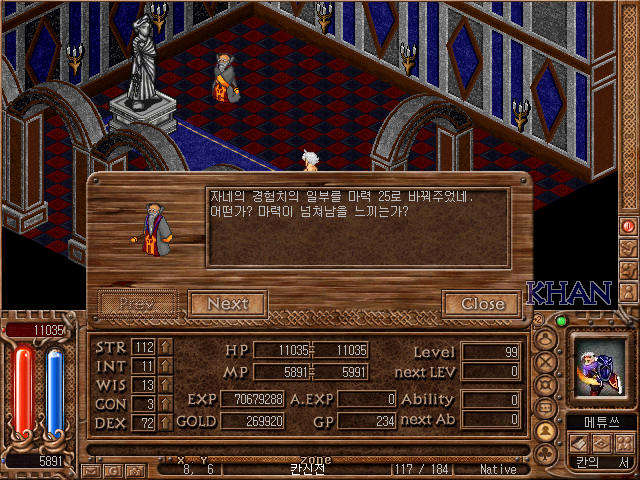Screen dimensions: 640x480
Task: Increase INT using its arrow button
Action: 165,366
